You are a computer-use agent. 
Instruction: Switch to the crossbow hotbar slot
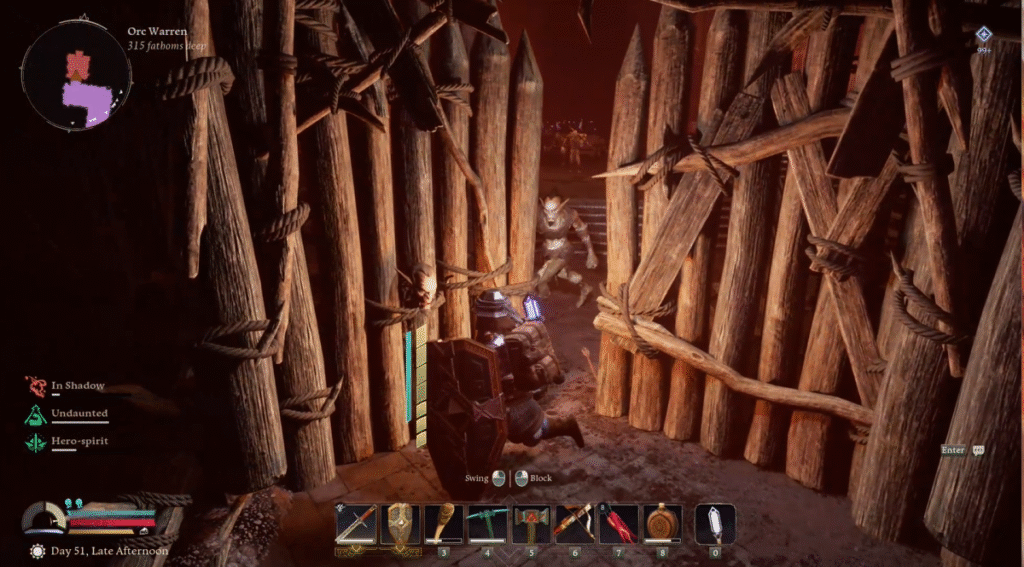575,523
